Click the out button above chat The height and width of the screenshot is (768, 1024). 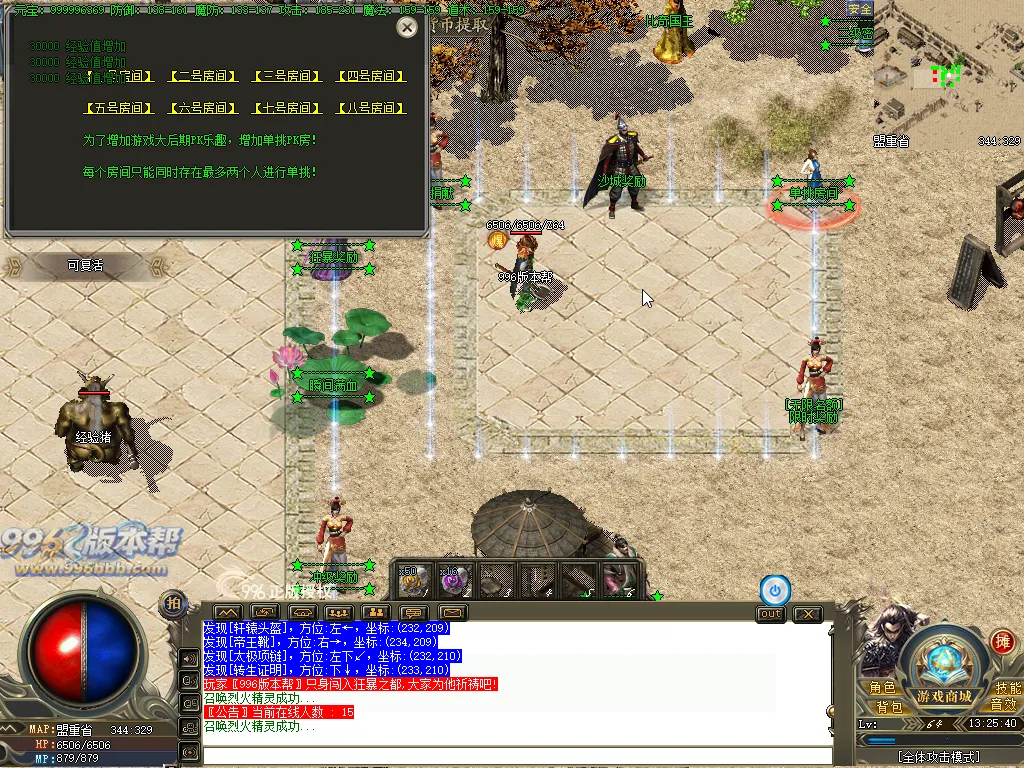click(x=770, y=614)
